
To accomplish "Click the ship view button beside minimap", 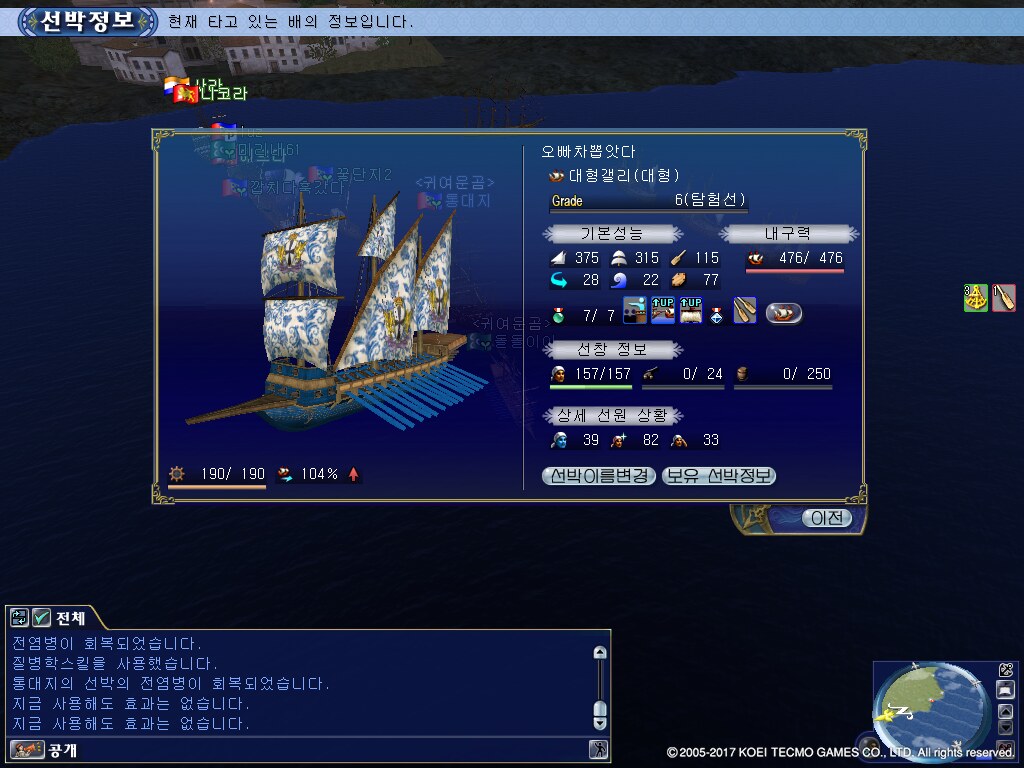I will [x=1005, y=690].
